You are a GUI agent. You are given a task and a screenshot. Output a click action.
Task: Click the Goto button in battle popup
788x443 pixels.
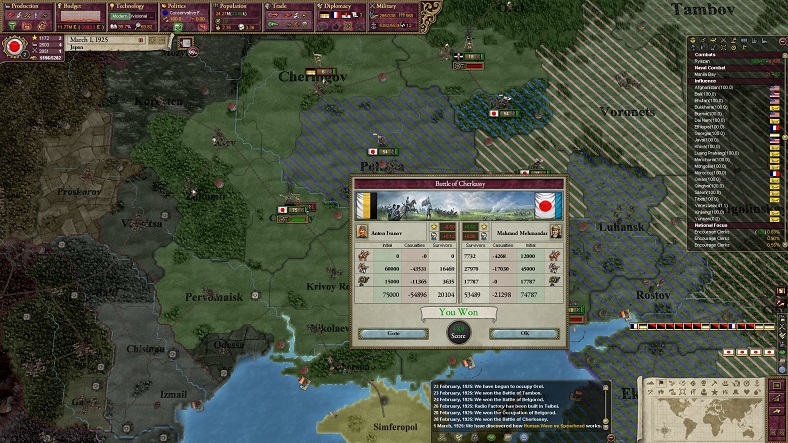tap(393, 333)
